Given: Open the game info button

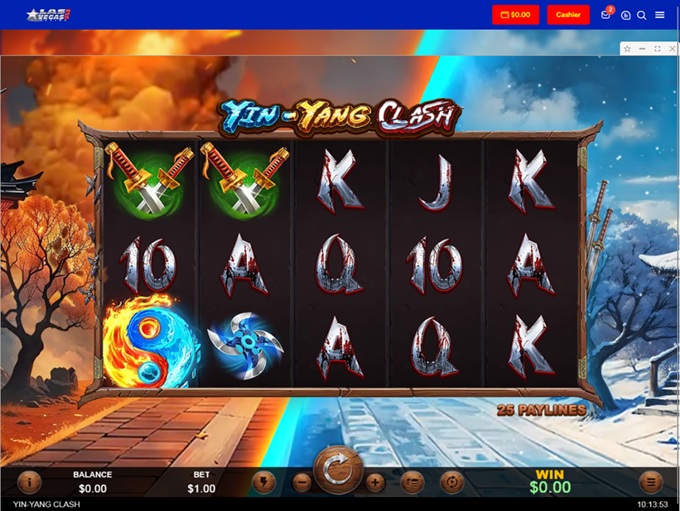Looking at the screenshot, I should click(x=28, y=481).
